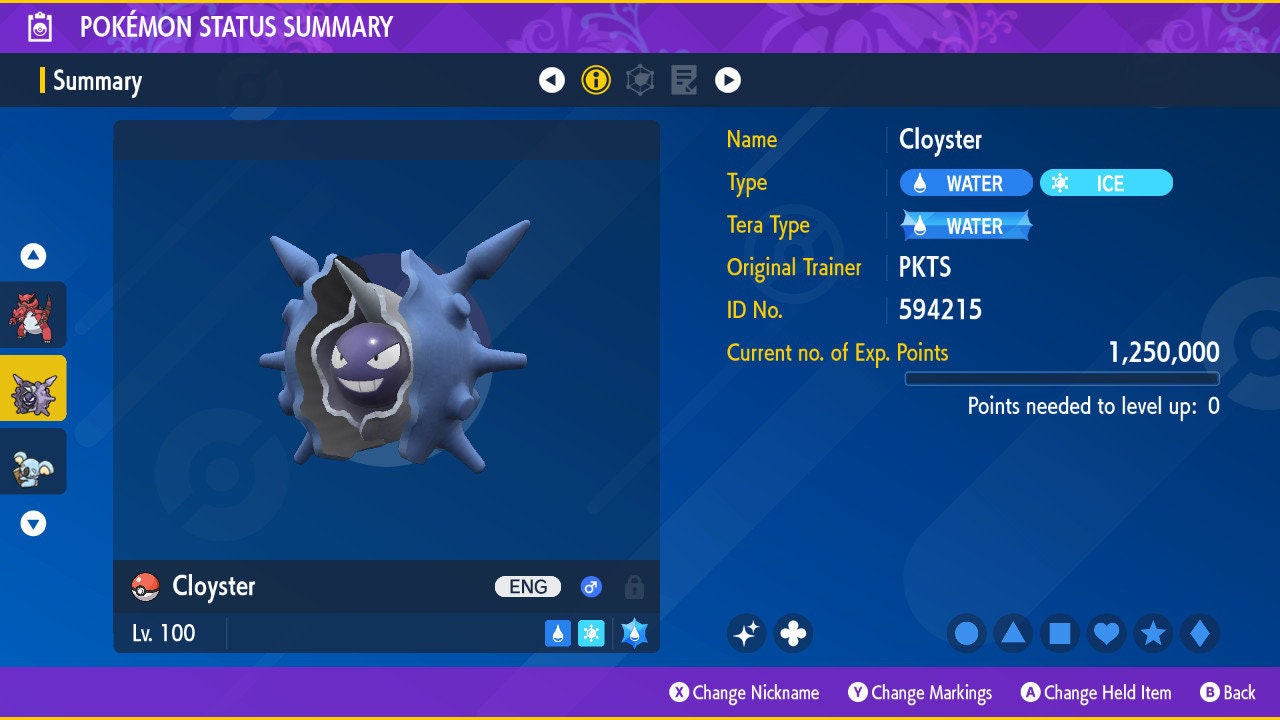
Task: Select the white and blue Pokémon thumbnail
Action: coord(33,461)
